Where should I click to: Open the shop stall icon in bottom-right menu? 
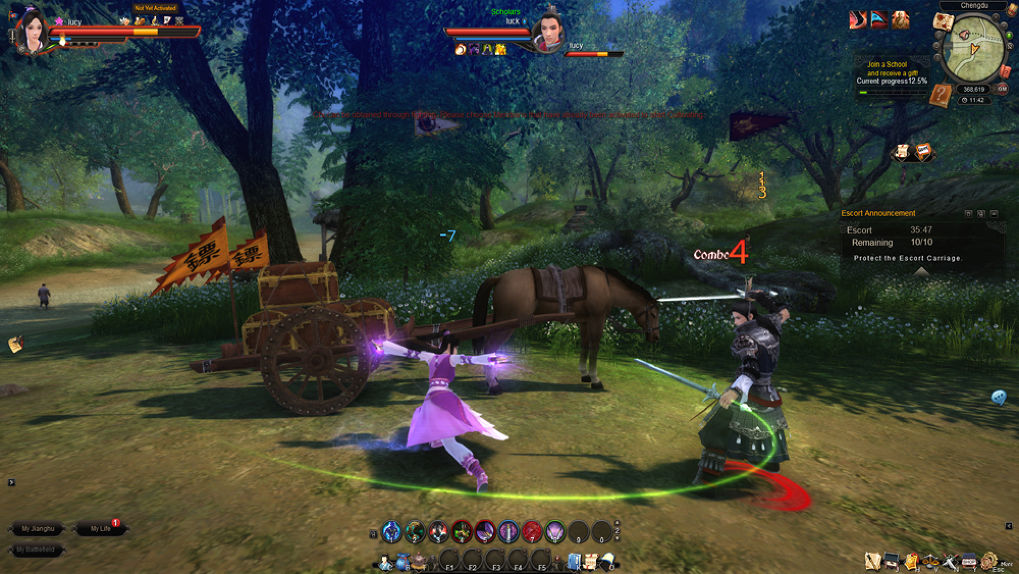point(968,562)
